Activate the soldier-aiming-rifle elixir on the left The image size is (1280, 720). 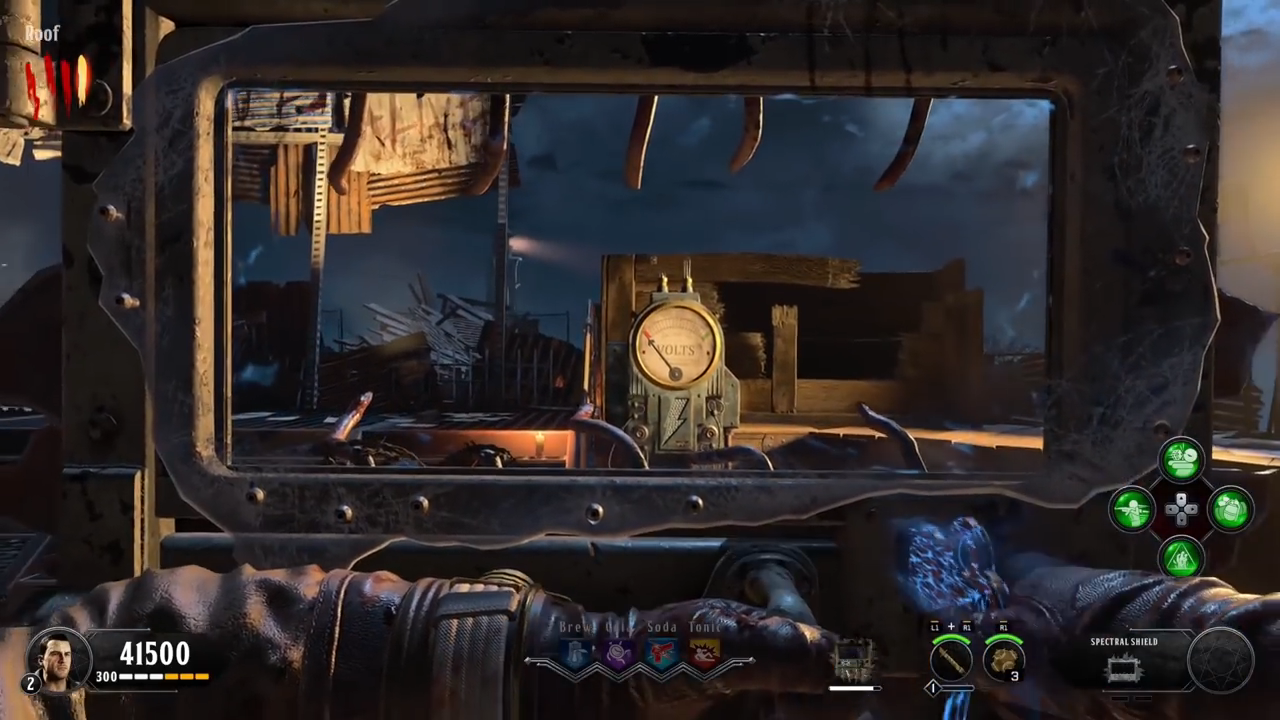tap(1133, 509)
